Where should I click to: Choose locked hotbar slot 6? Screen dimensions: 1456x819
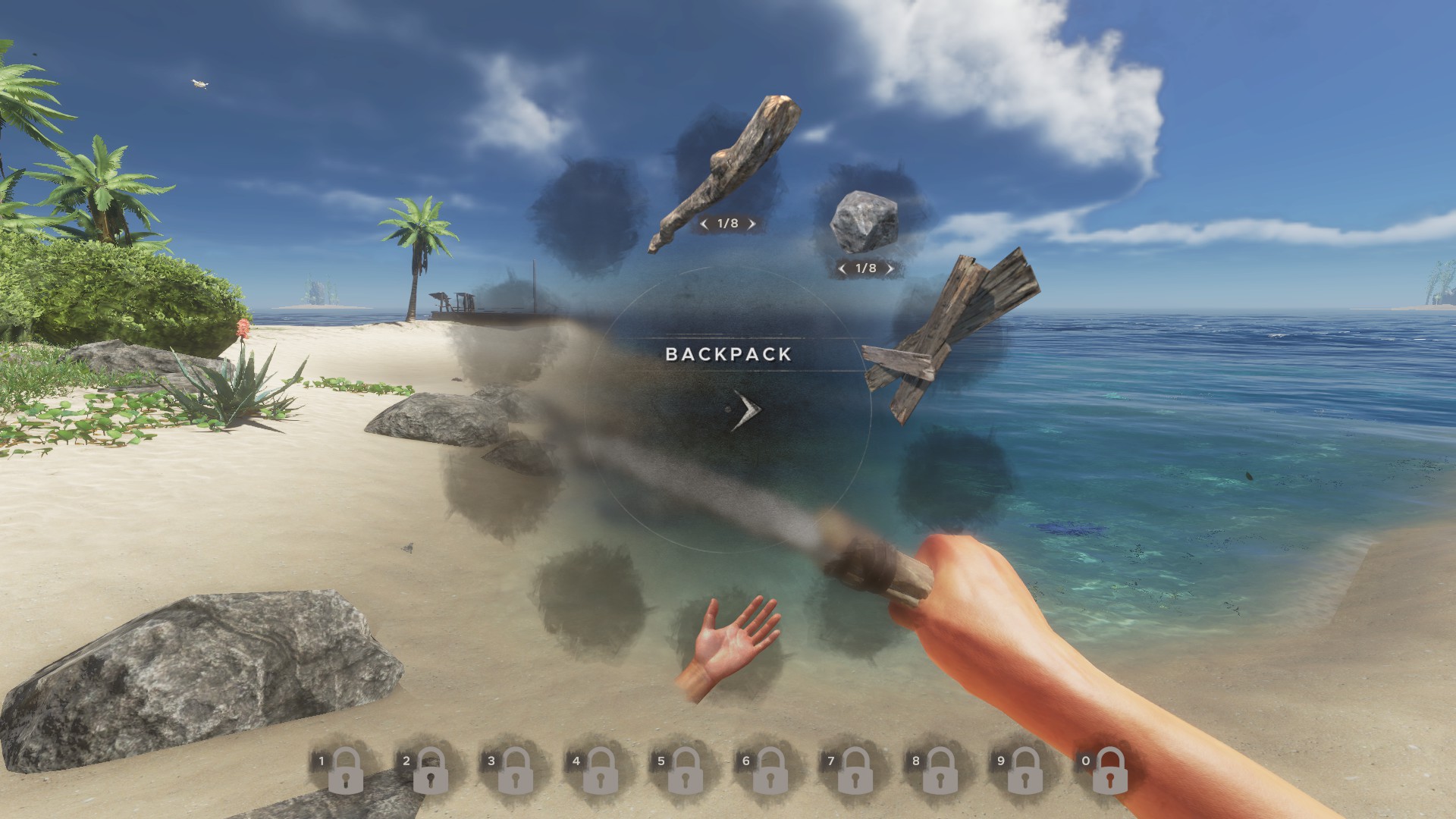click(x=770, y=769)
